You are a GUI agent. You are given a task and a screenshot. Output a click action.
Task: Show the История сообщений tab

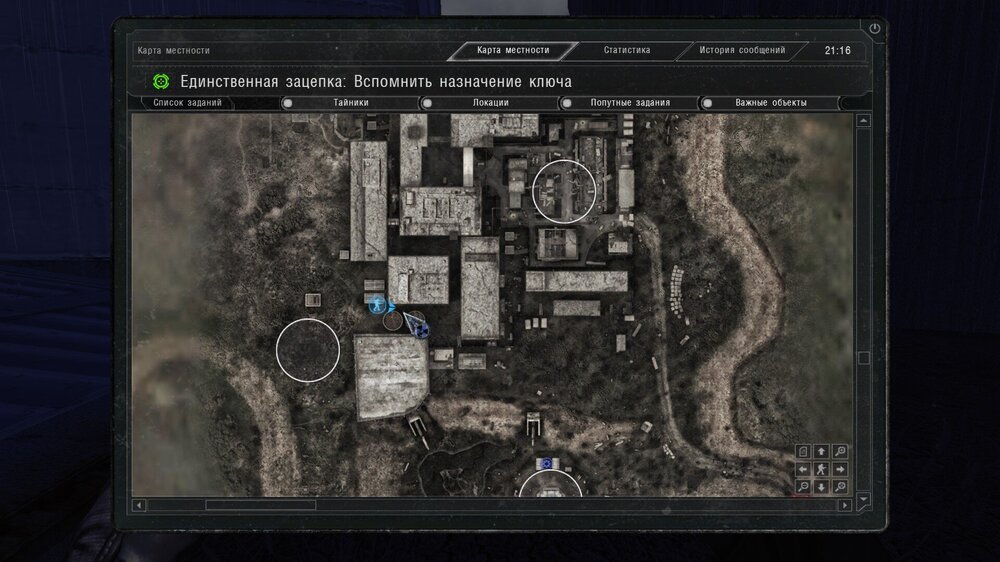[x=742, y=50]
